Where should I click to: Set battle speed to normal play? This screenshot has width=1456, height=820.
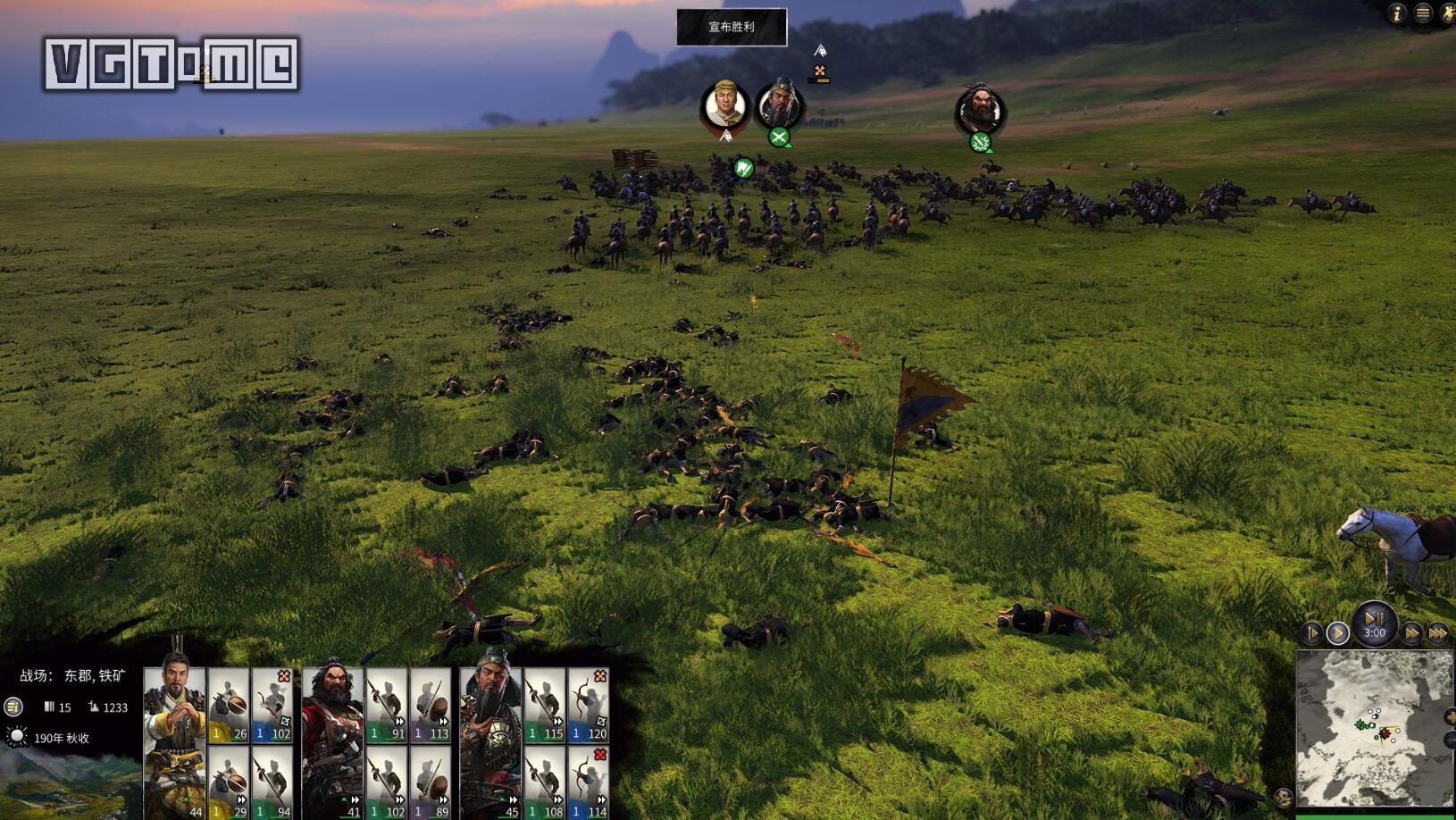(x=1337, y=633)
